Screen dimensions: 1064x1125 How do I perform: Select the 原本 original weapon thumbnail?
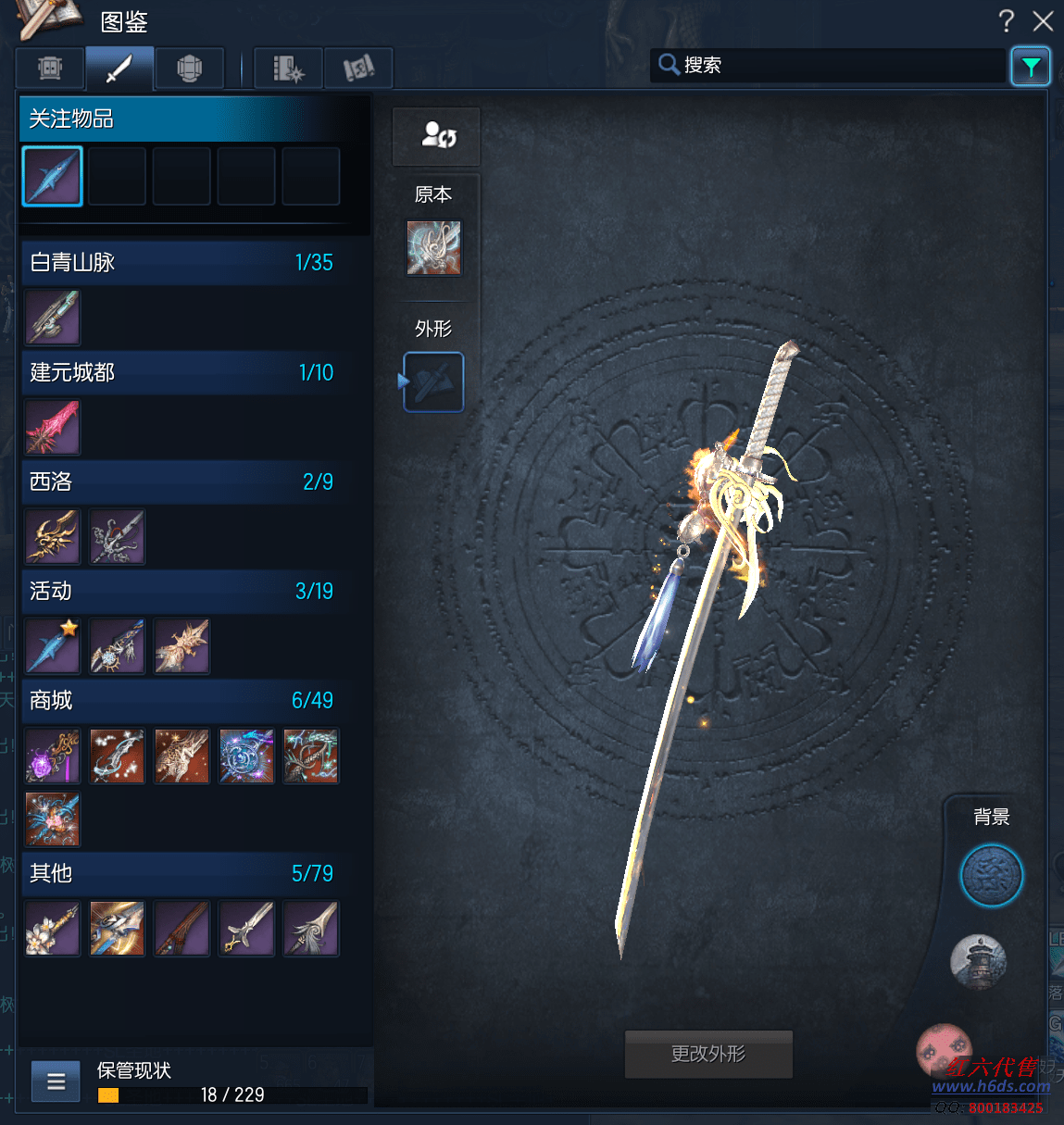point(433,247)
